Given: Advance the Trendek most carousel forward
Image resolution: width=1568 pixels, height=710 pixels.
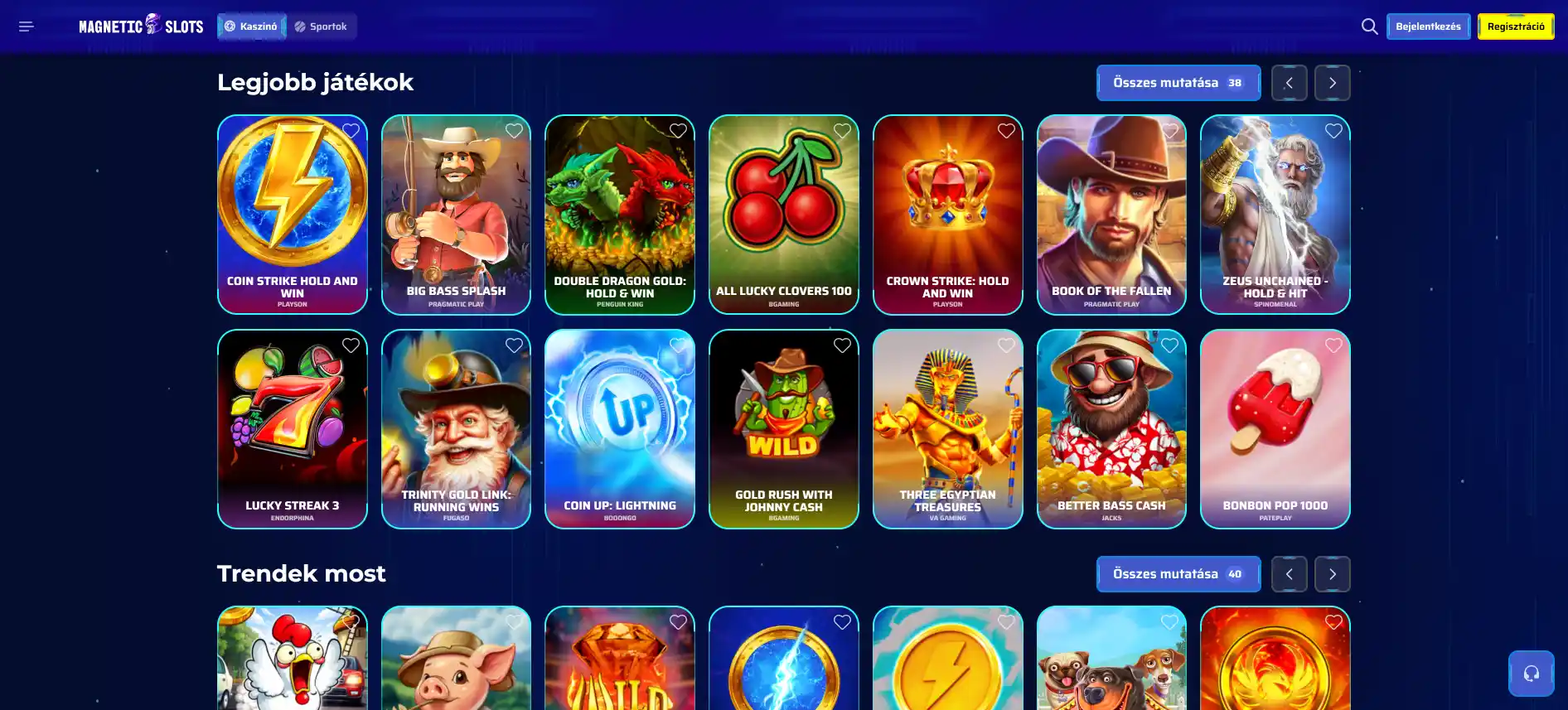Looking at the screenshot, I should [1332, 573].
